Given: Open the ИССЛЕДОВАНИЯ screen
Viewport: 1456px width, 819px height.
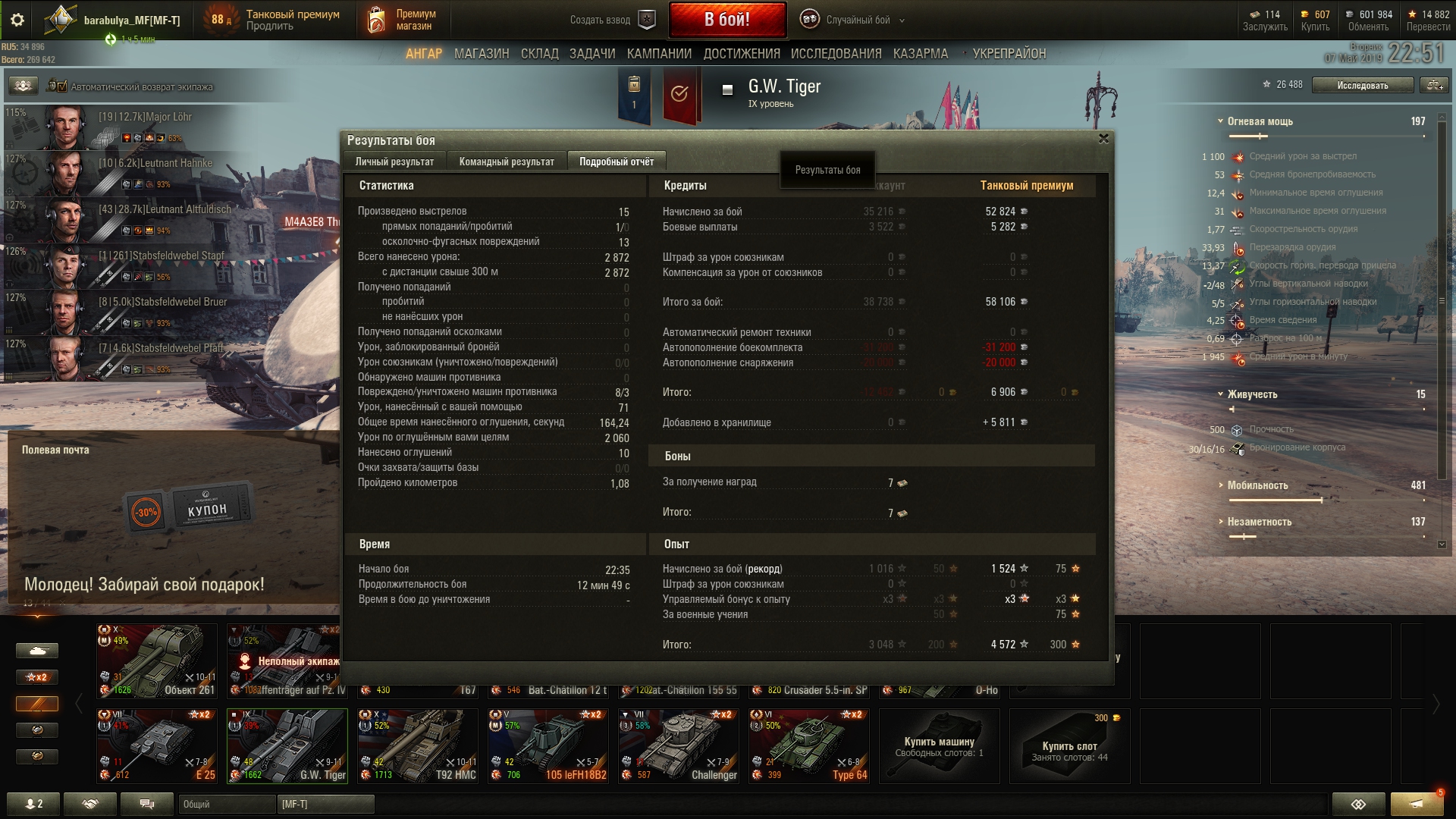Looking at the screenshot, I should (836, 54).
